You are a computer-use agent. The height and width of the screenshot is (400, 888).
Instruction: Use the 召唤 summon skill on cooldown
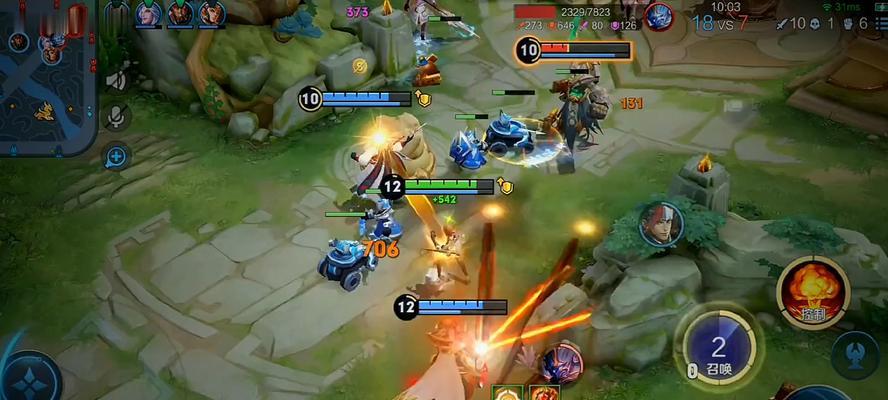coord(718,348)
